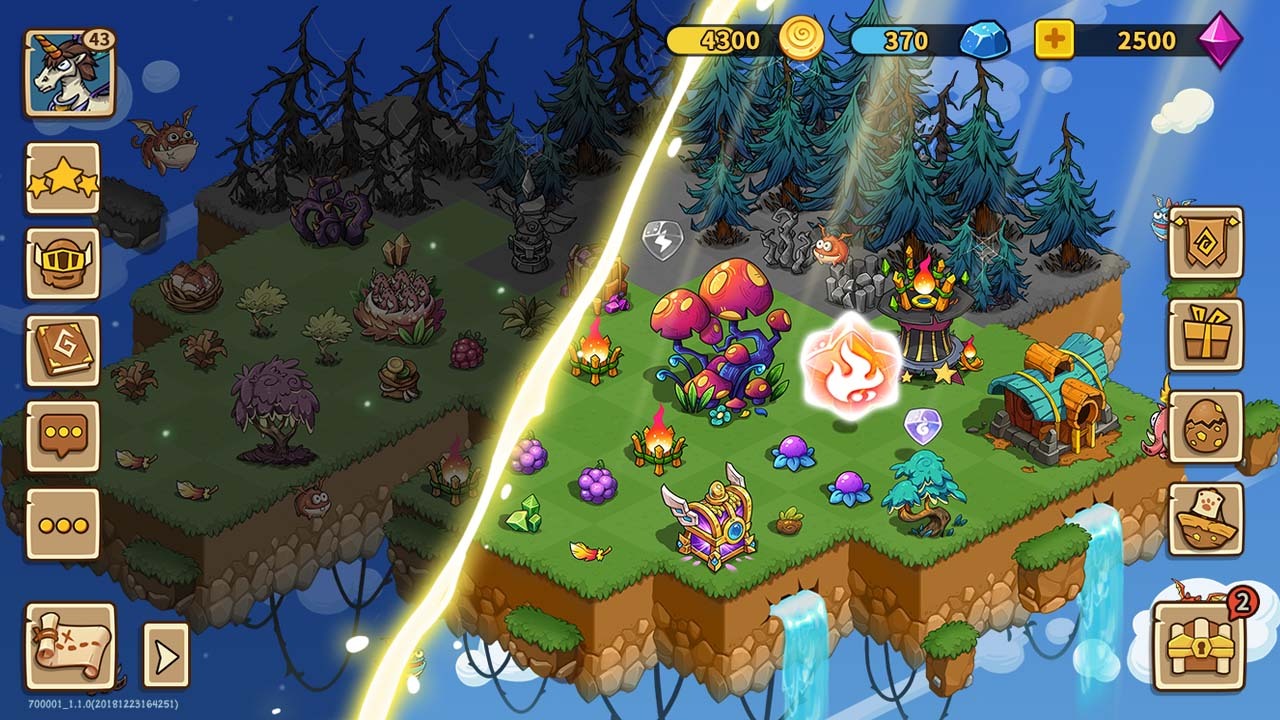Screen dimensions: 1280x720
Task: Open the banner flag menu
Action: tap(1205, 243)
